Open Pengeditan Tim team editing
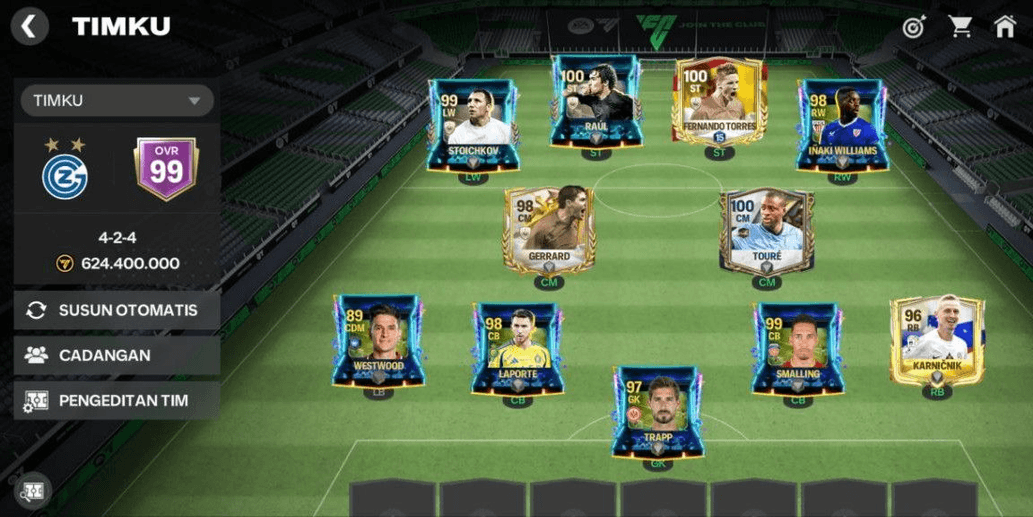 116,401
